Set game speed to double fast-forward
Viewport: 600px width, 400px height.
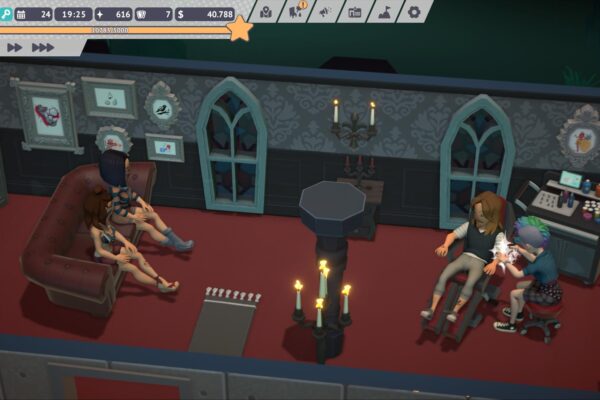(15, 47)
